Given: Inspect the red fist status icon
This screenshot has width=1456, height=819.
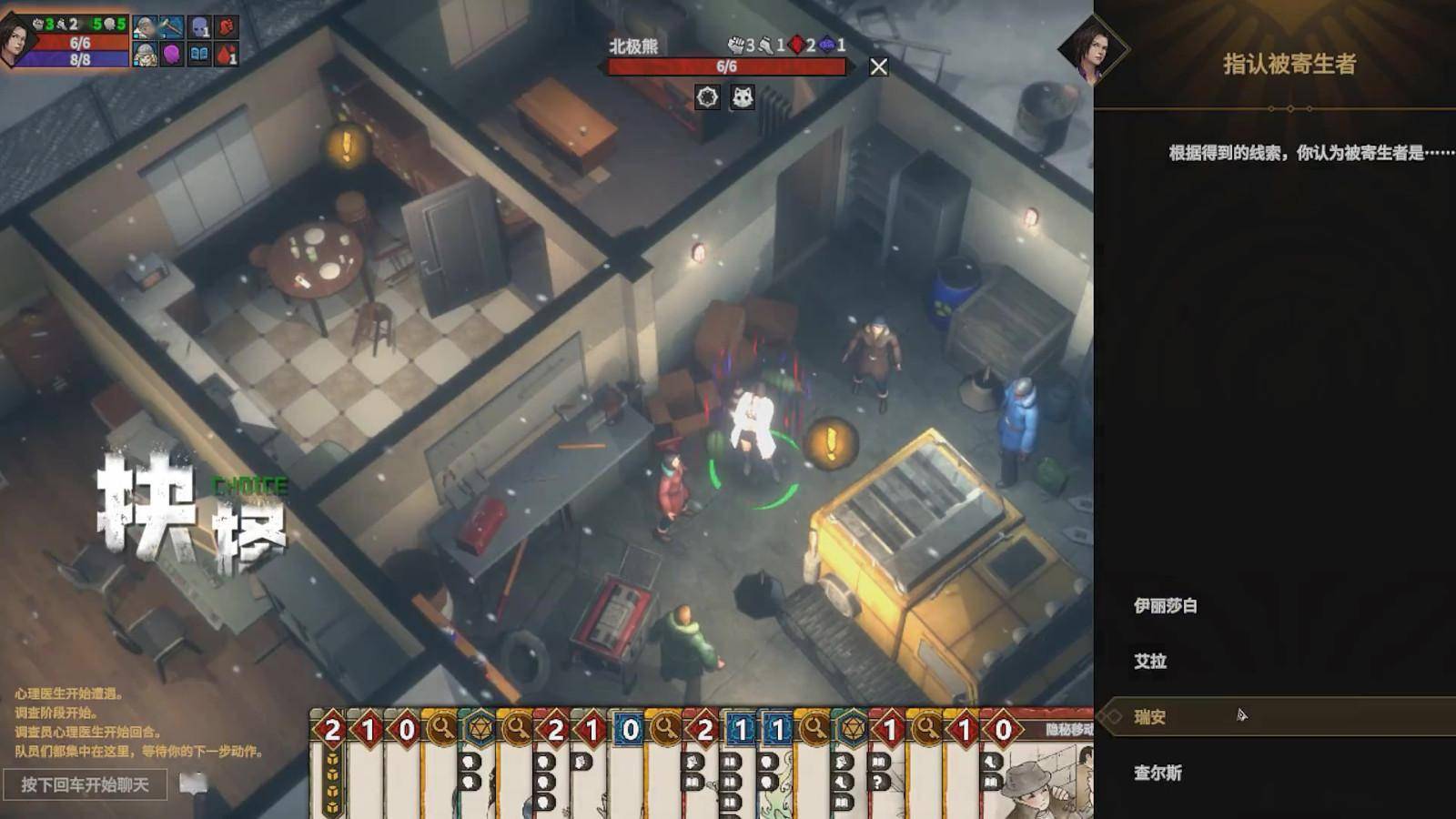Looking at the screenshot, I should point(227,27).
